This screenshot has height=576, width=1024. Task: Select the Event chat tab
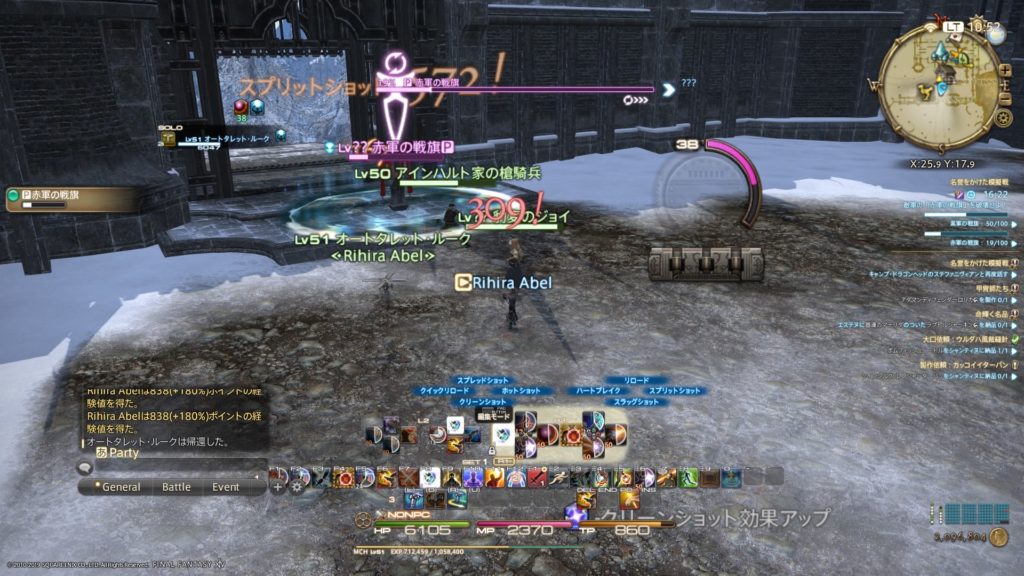[225, 487]
